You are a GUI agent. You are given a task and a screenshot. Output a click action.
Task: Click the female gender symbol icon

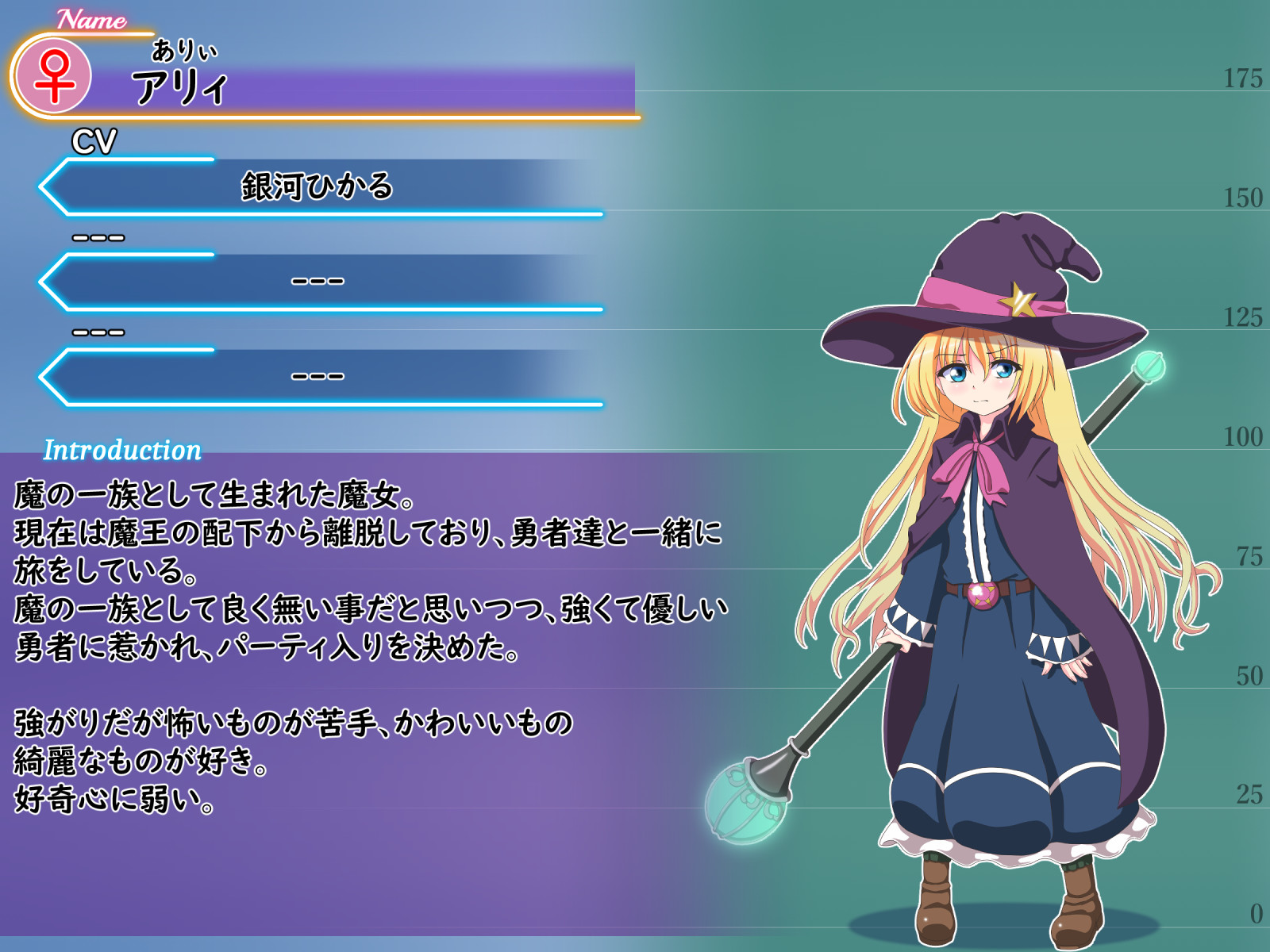[x=54, y=77]
